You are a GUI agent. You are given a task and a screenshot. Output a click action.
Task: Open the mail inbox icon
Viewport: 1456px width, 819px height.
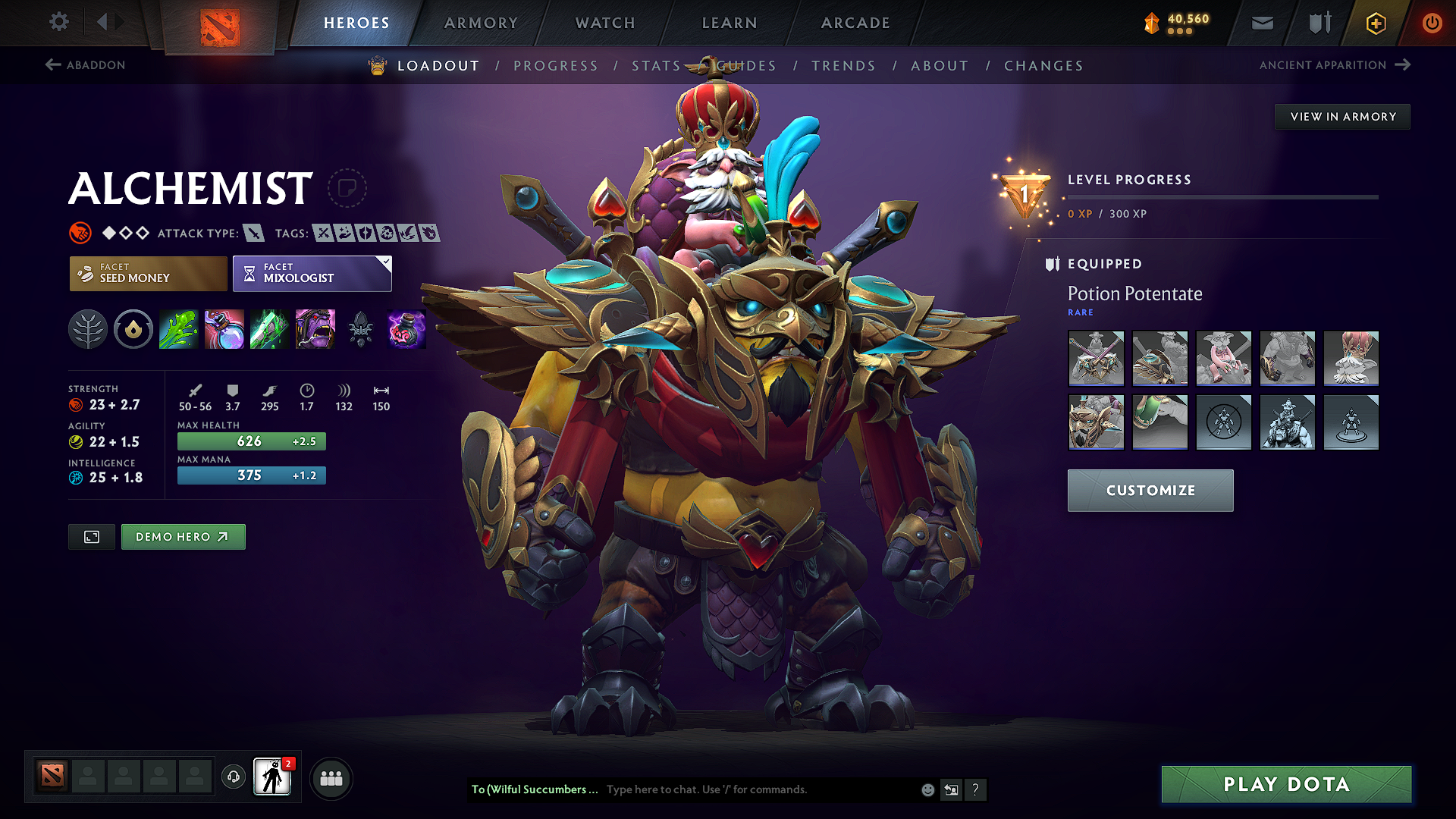pos(1262,23)
